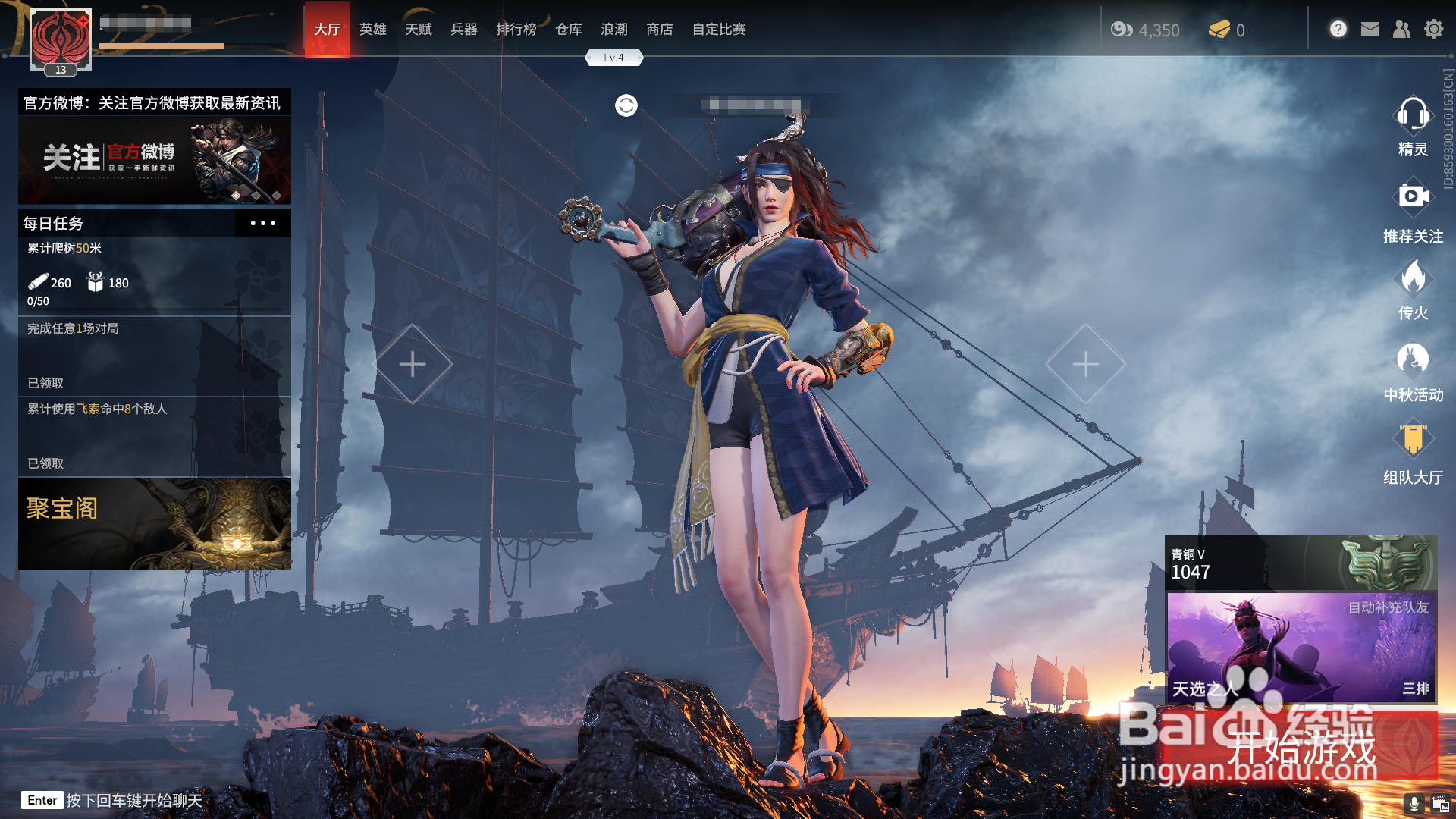The image size is (1456, 819).
Task: Open the friends list icon
Action: click(x=1401, y=30)
